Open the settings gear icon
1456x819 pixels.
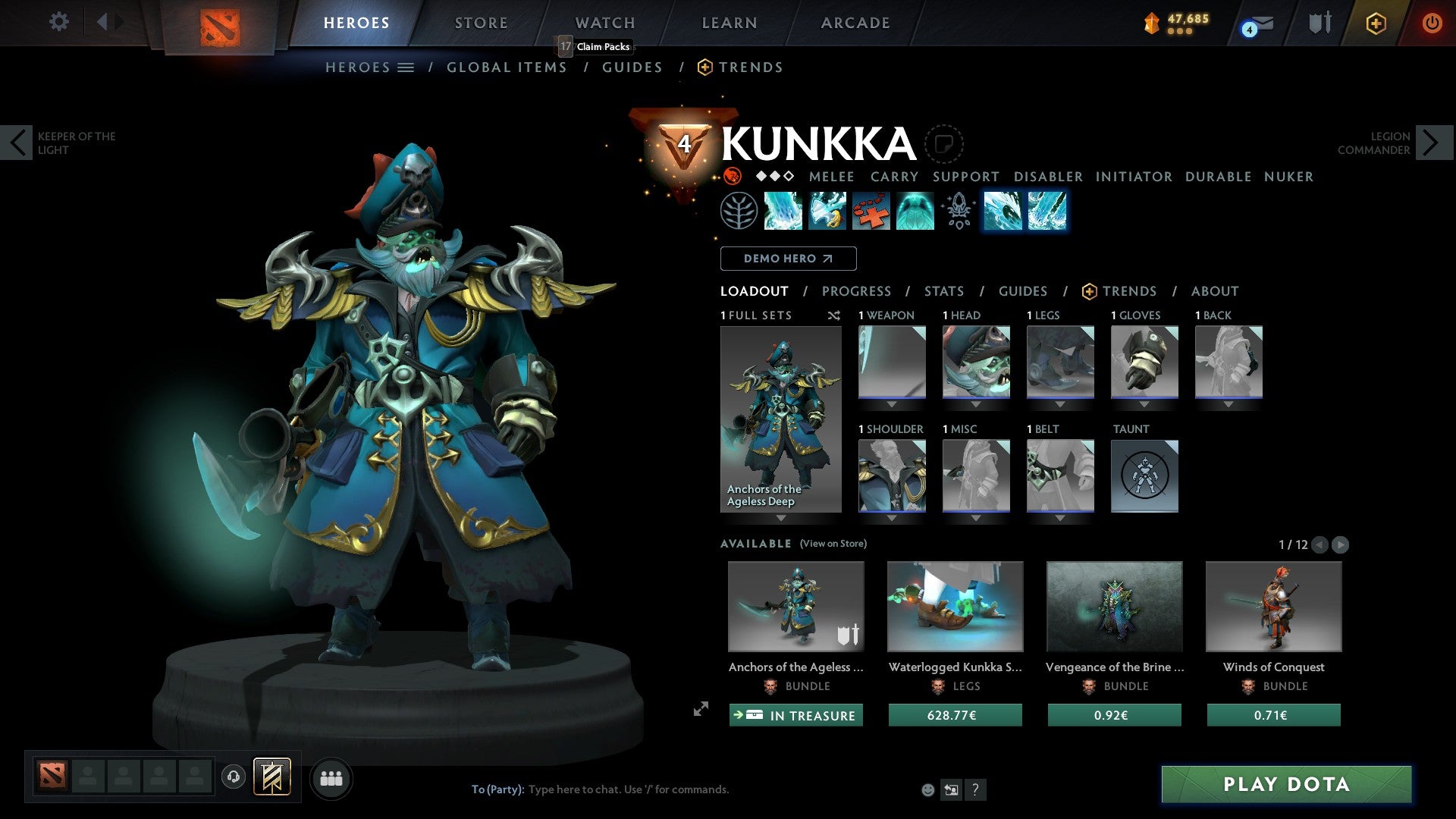click(58, 22)
